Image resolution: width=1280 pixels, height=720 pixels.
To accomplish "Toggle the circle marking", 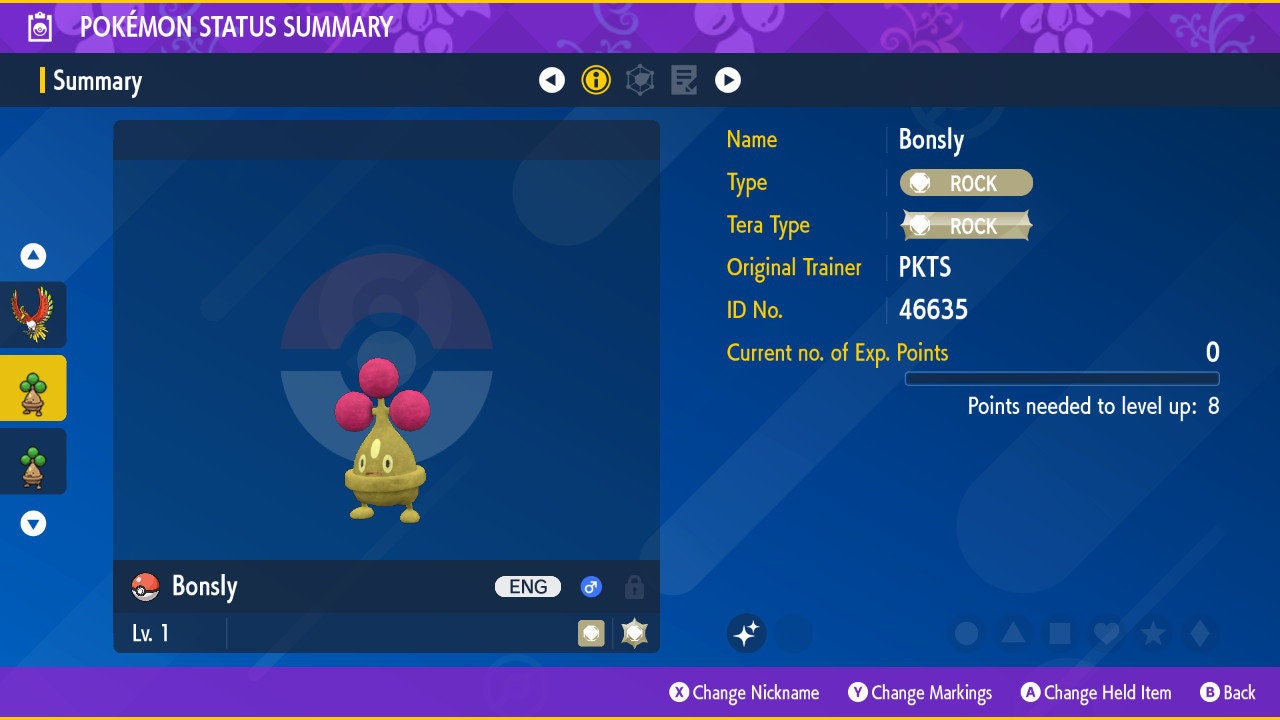I will coord(966,633).
